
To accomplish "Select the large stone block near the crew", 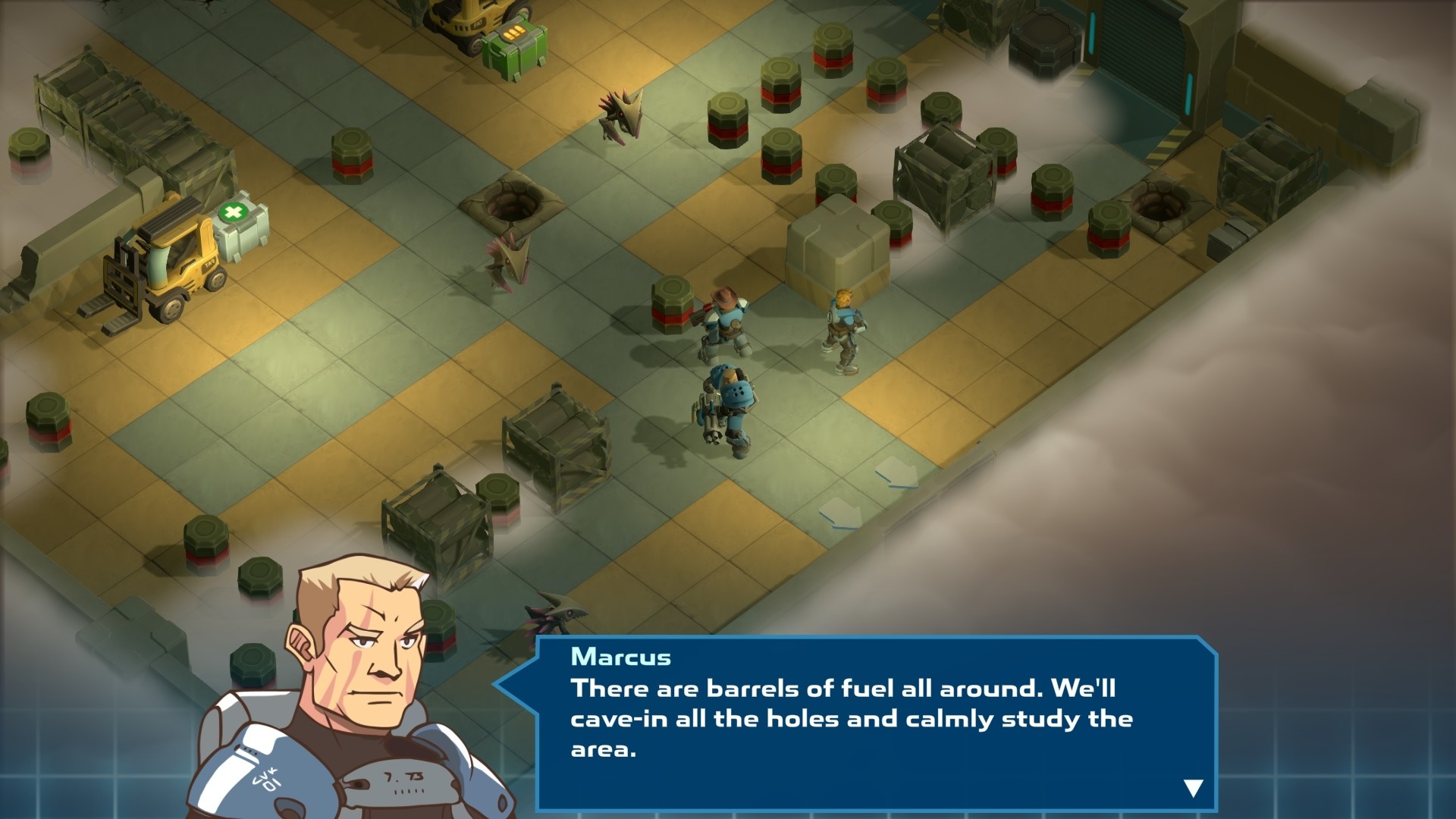I will tap(838, 250).
